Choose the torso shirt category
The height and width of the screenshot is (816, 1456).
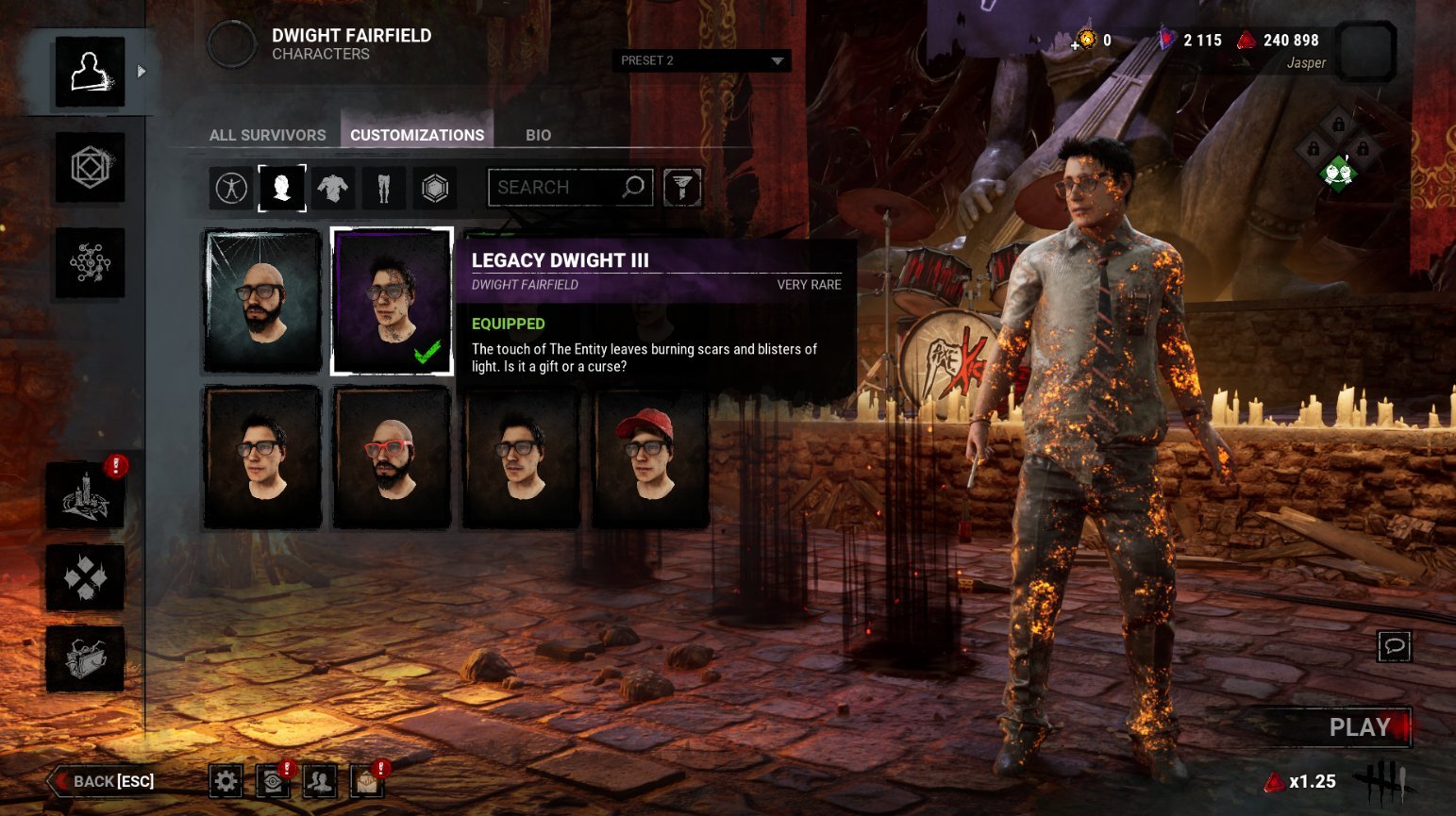pyautogui.click(x=332, y=188)
